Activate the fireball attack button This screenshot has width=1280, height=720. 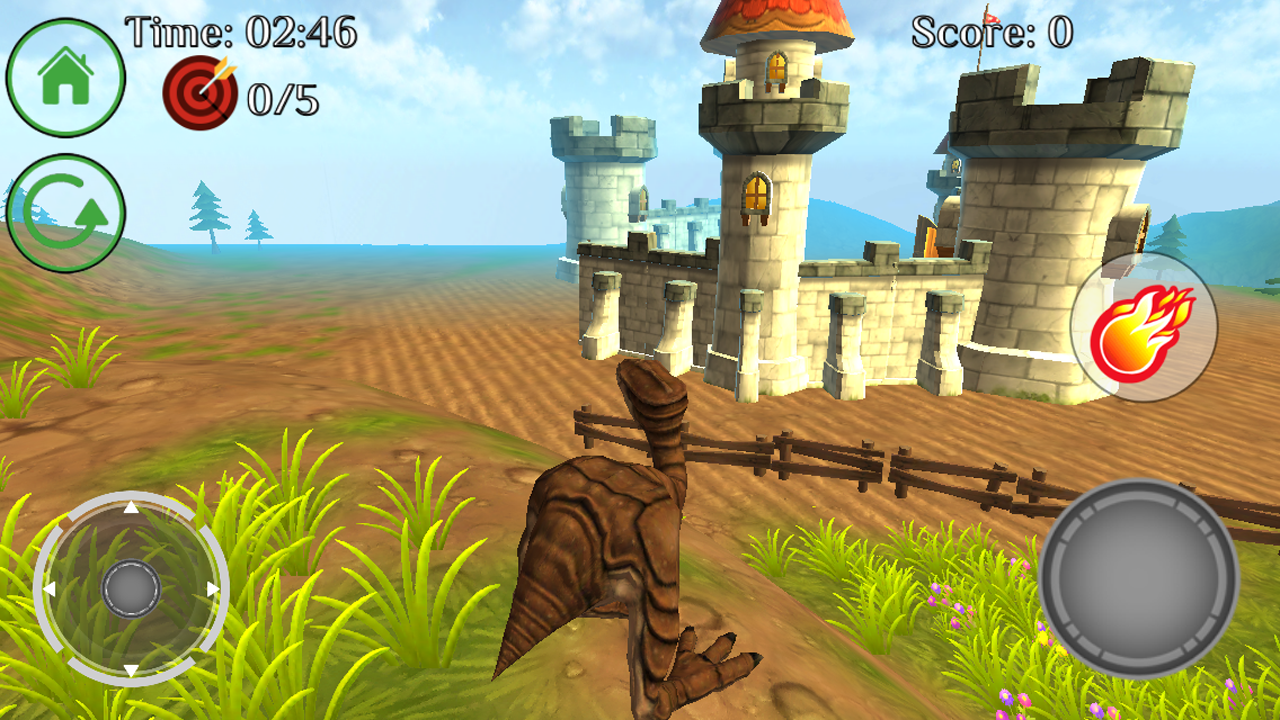point(1144,327)
